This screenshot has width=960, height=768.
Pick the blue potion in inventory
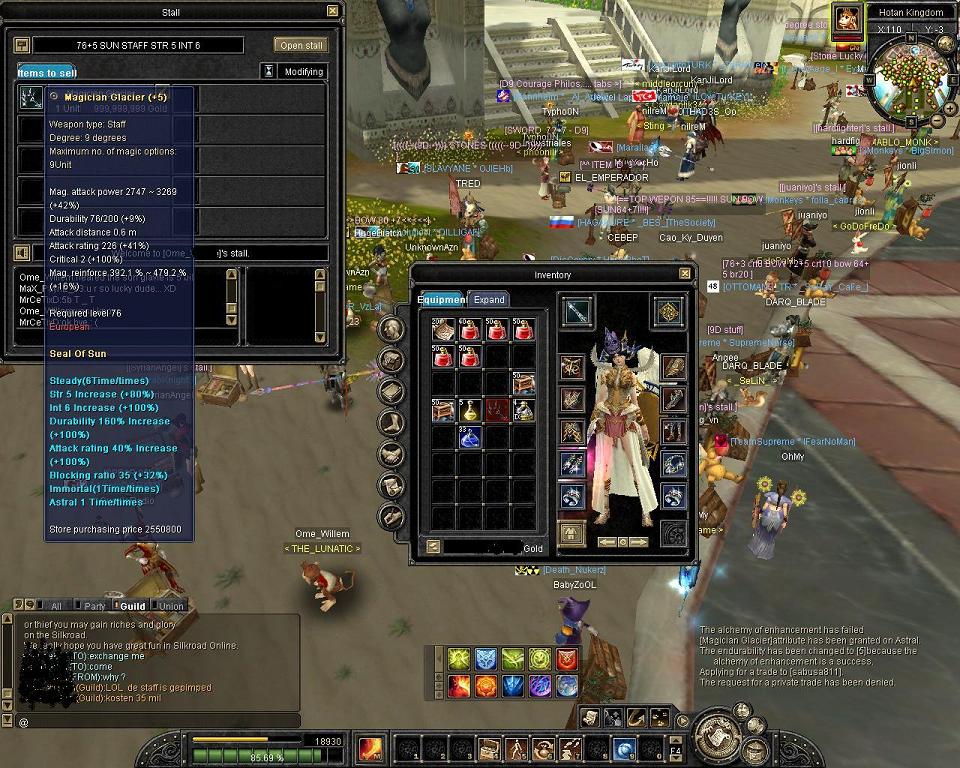(470, 436)
